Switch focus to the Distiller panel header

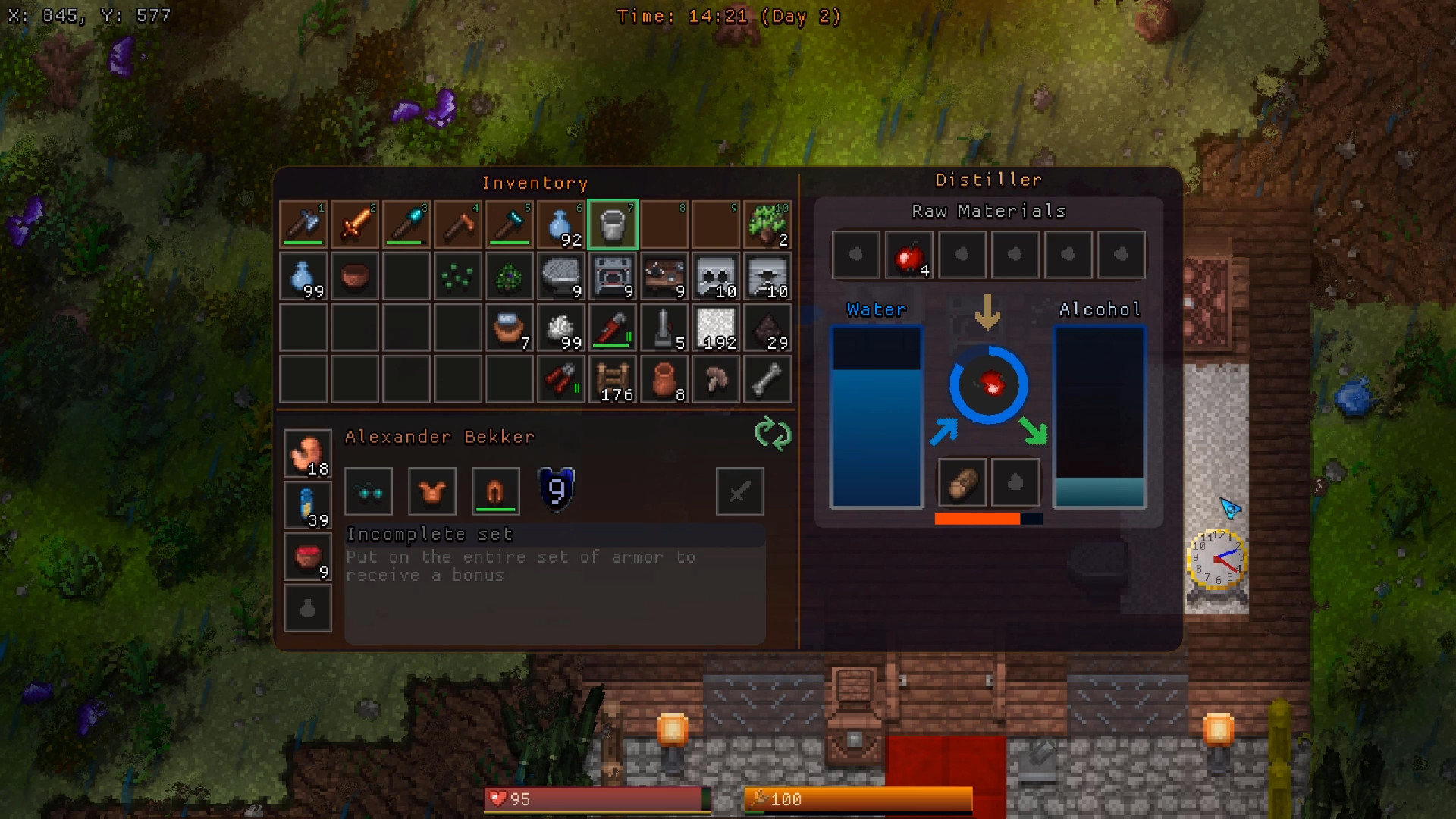(x=990, y=179)
